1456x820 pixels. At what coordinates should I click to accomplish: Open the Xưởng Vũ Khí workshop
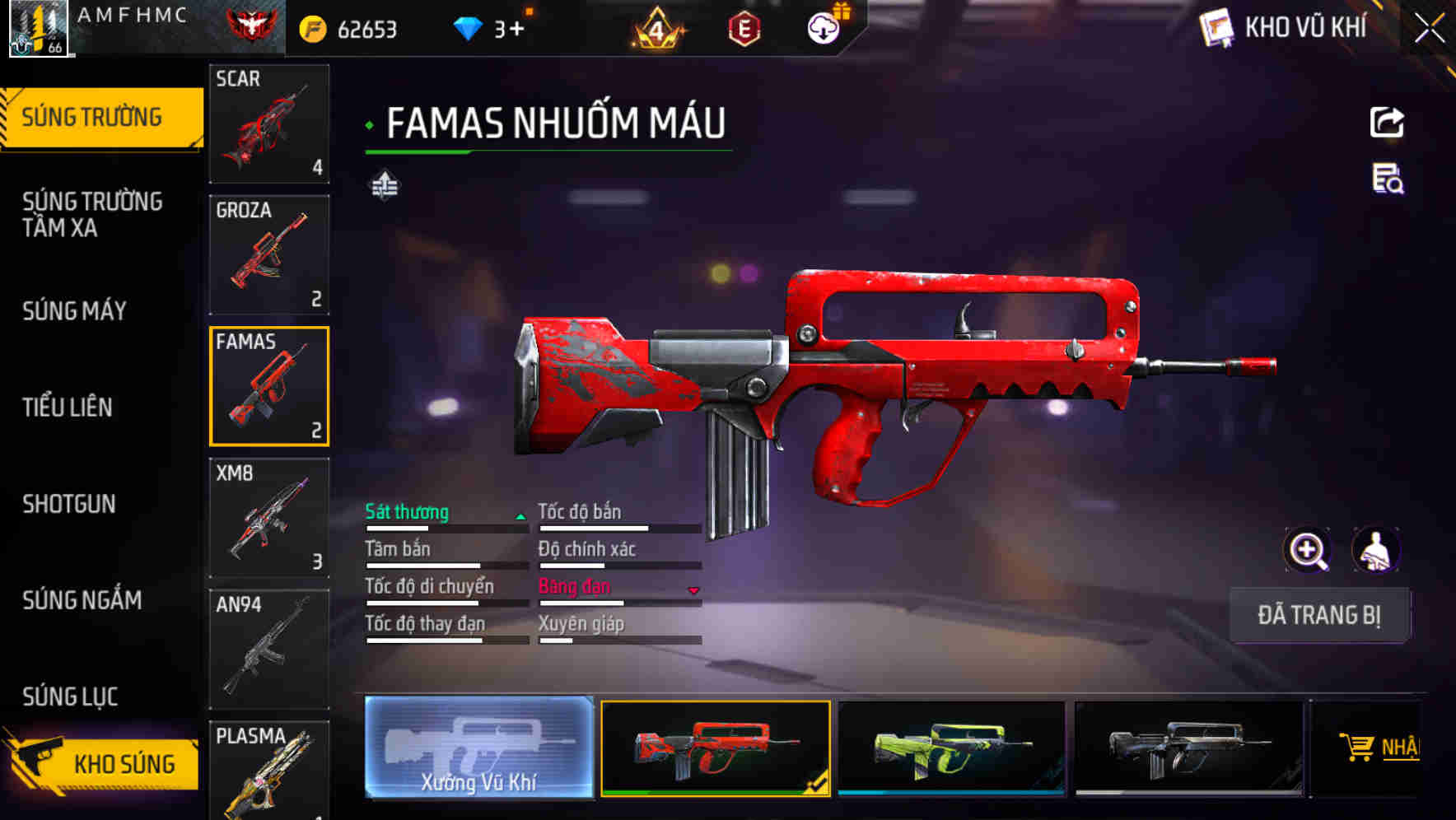point(478,748)
